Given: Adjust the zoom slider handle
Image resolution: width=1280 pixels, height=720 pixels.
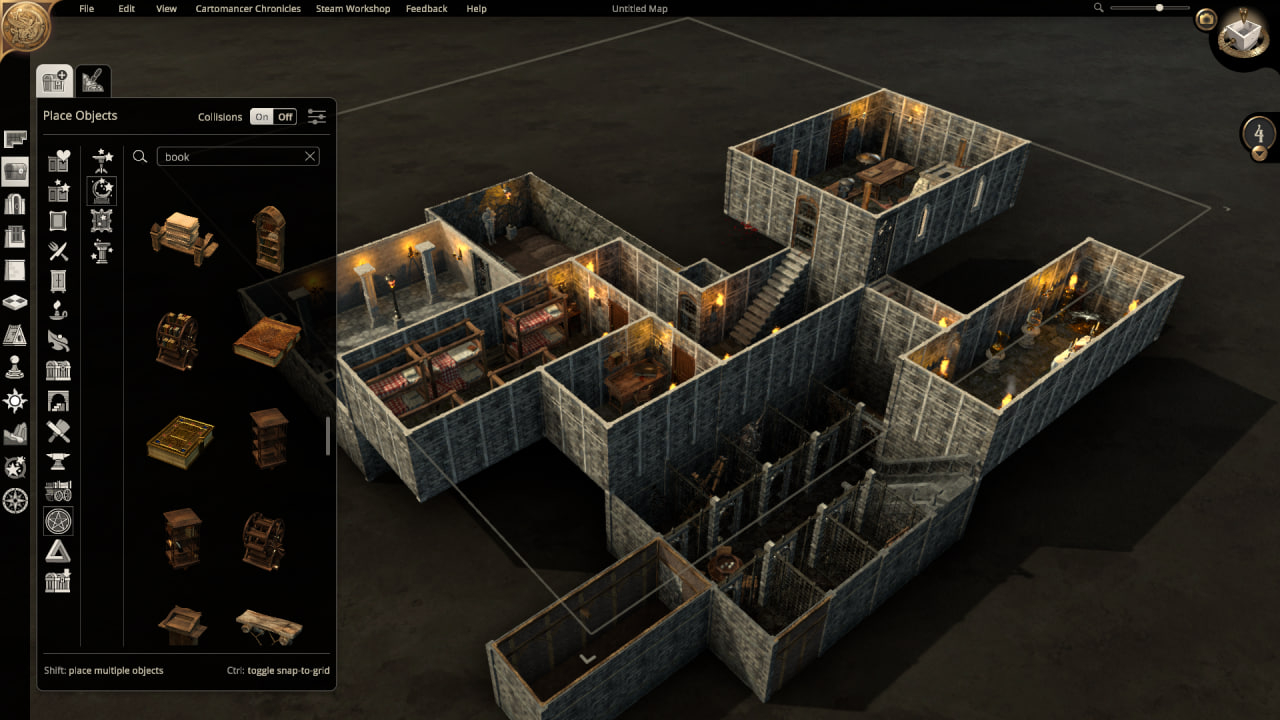Looking at the screenshot, I should pos(1160,8).
